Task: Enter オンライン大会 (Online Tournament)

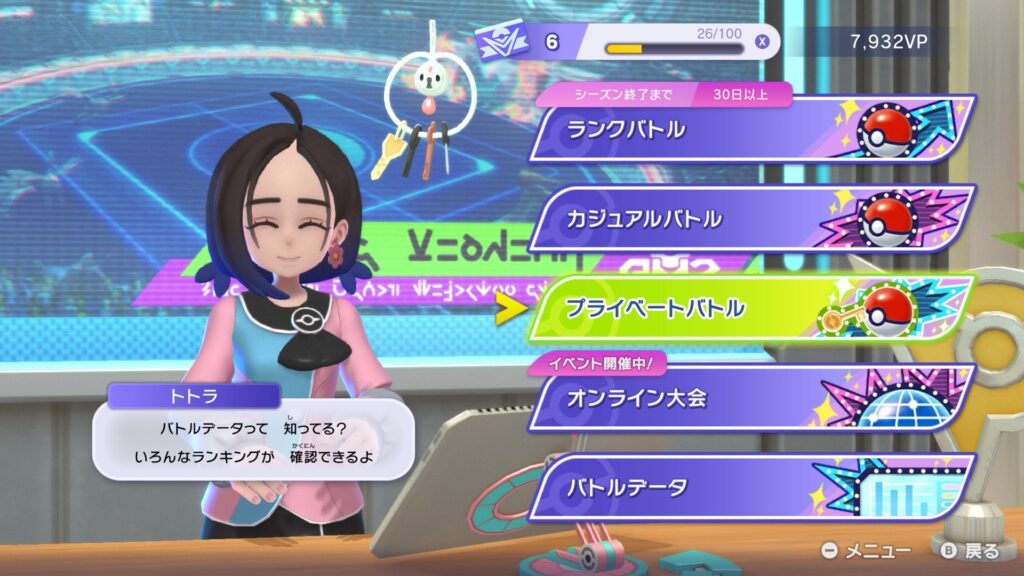Action: coord(750,398)
